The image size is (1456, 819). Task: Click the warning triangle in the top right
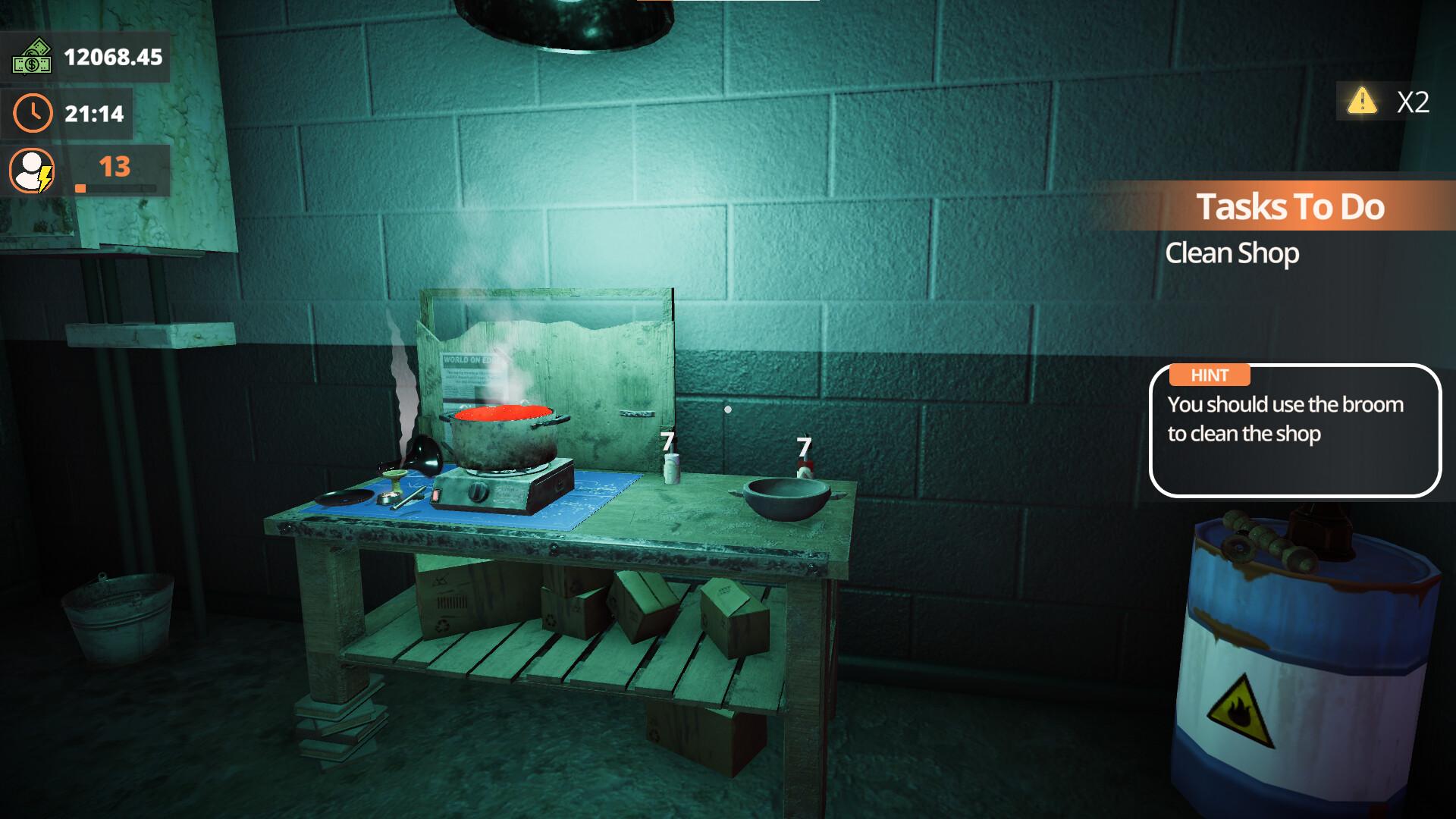pyautogui.click(x=1363, y=102)
